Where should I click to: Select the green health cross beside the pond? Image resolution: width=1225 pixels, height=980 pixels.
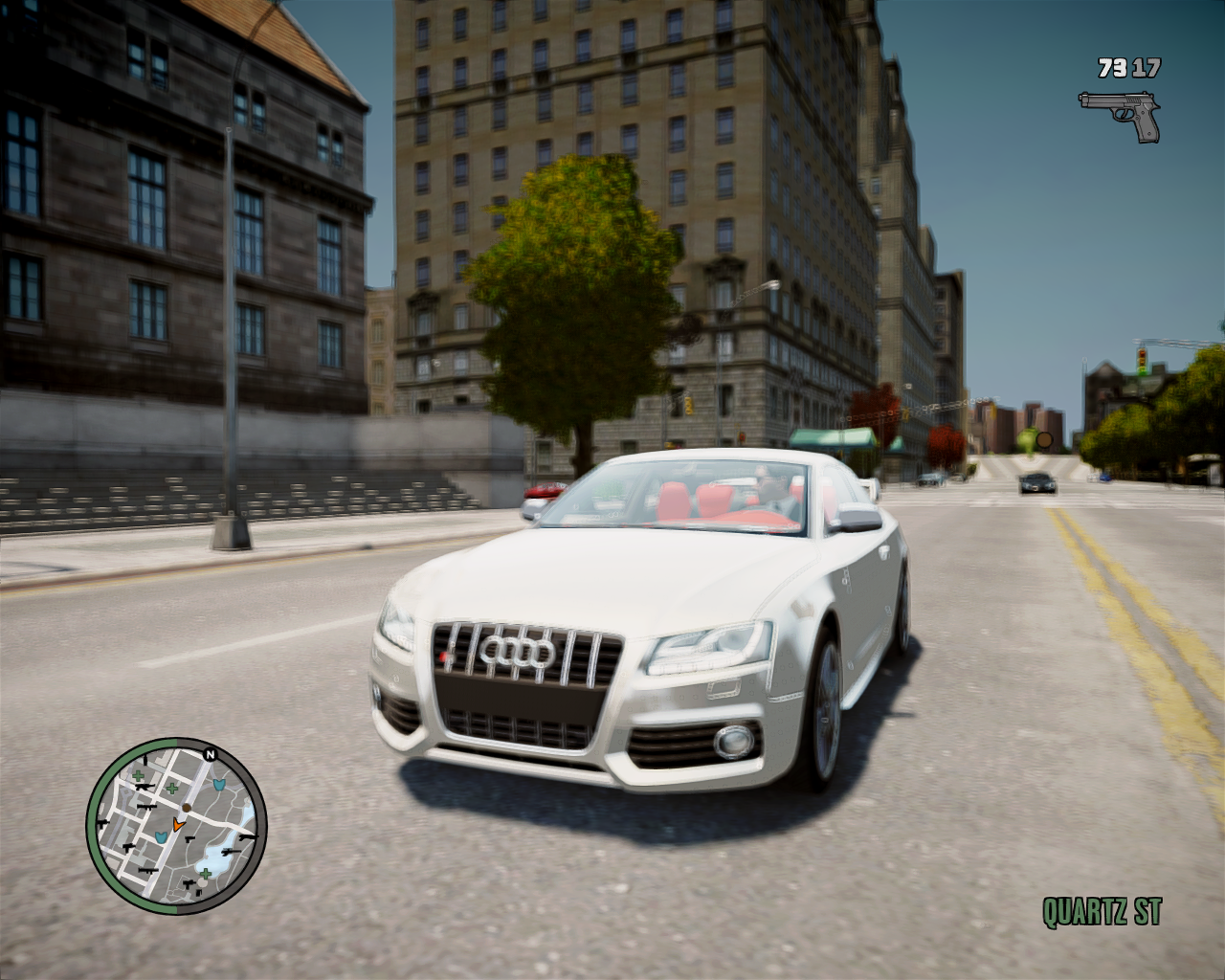pyautogui.click(x=205, y=873)
